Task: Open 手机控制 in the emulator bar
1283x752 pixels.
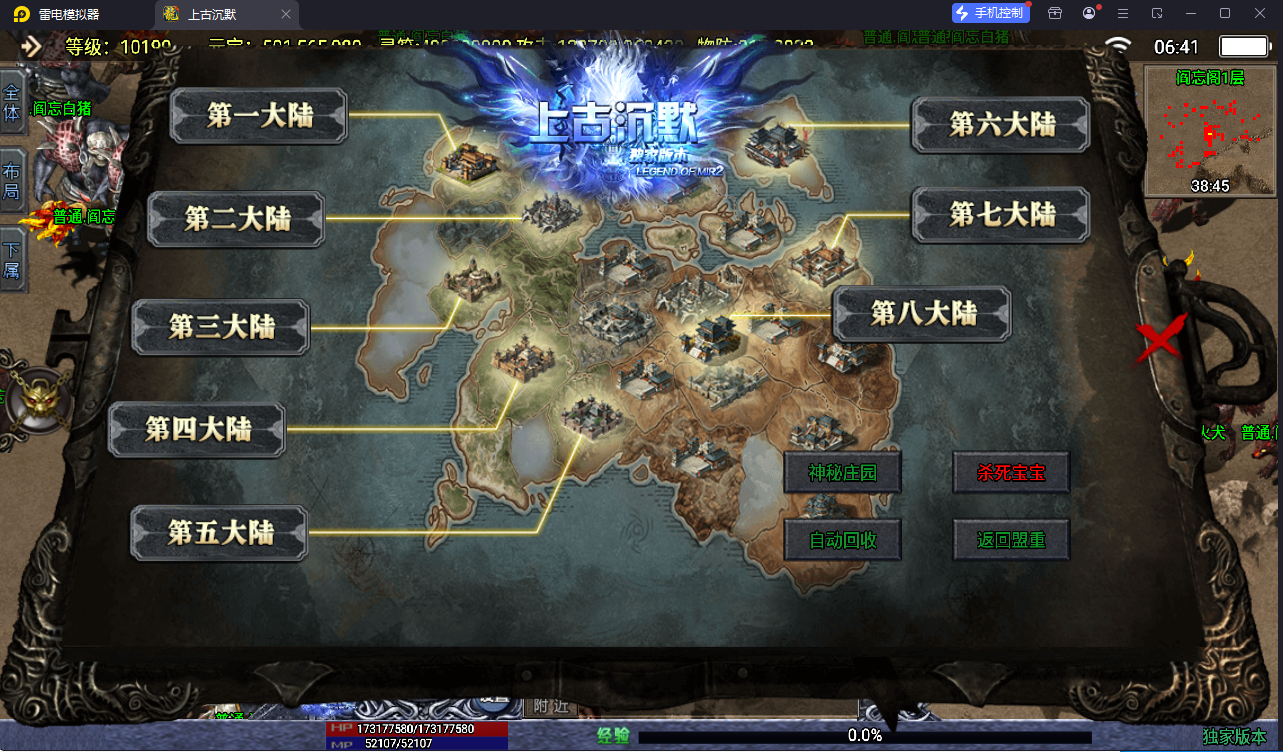Action: coord(990,13)
